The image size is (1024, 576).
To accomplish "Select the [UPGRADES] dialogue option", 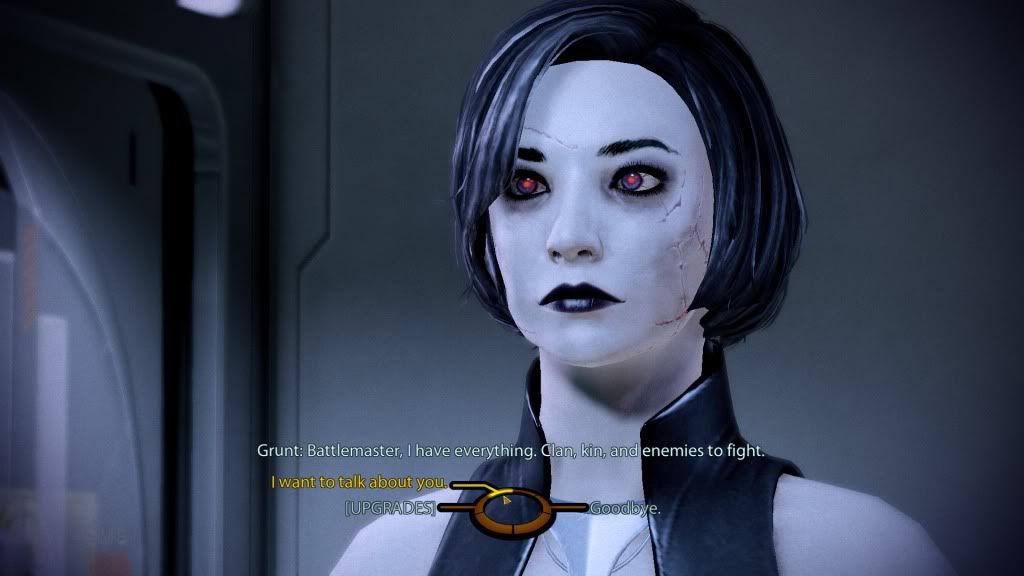I will click(x=390, y=508).
